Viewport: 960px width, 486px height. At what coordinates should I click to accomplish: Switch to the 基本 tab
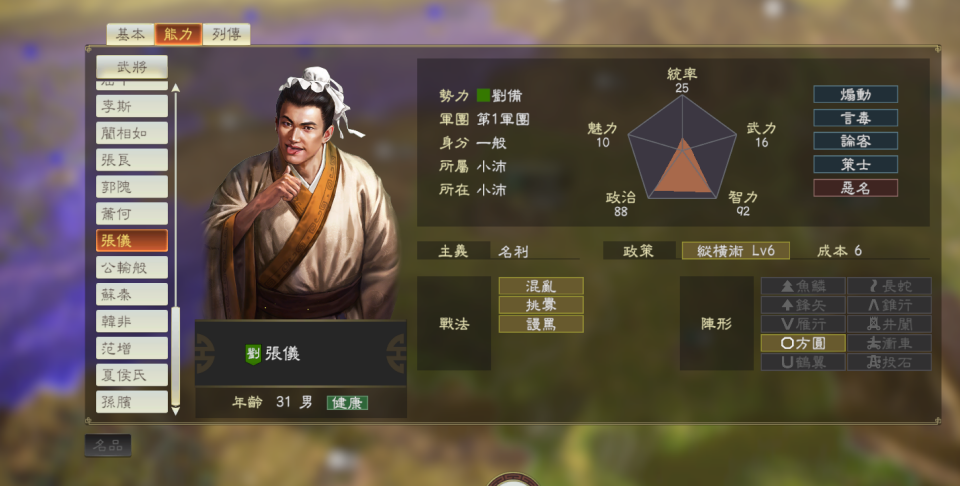(130, 35)
